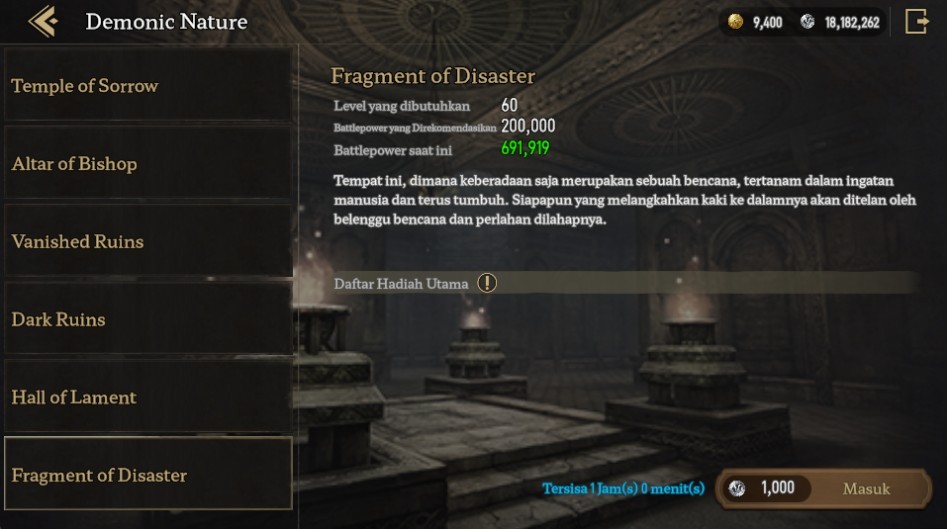Enter the dungeon with Masuk button
This screenshot has height=529, width=947.
coord(865,488)
